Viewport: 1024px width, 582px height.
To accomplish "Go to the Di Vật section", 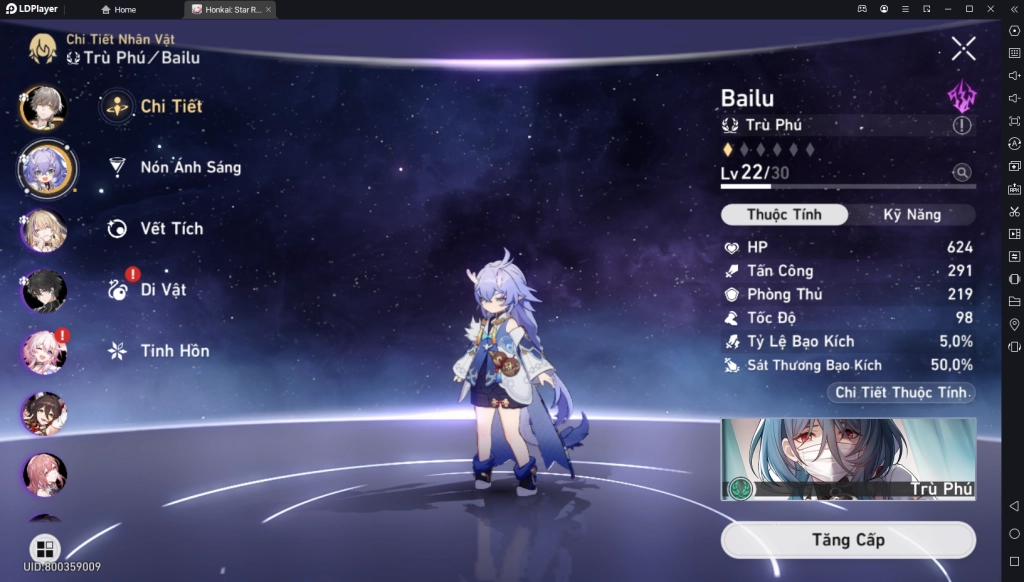I will click(x=163, y=290).
